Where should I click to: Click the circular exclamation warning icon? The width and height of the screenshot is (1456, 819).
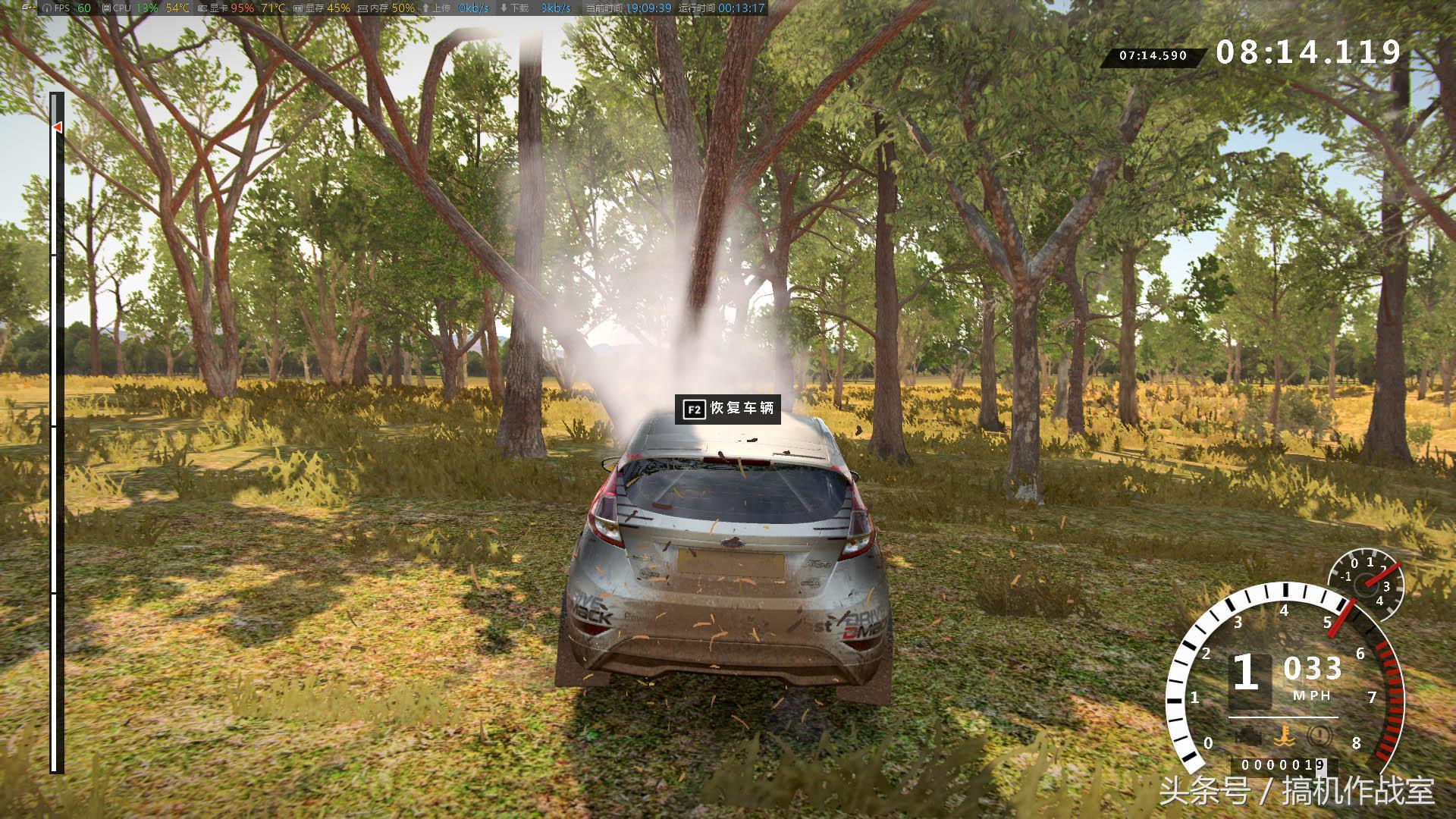[1319, 734]
